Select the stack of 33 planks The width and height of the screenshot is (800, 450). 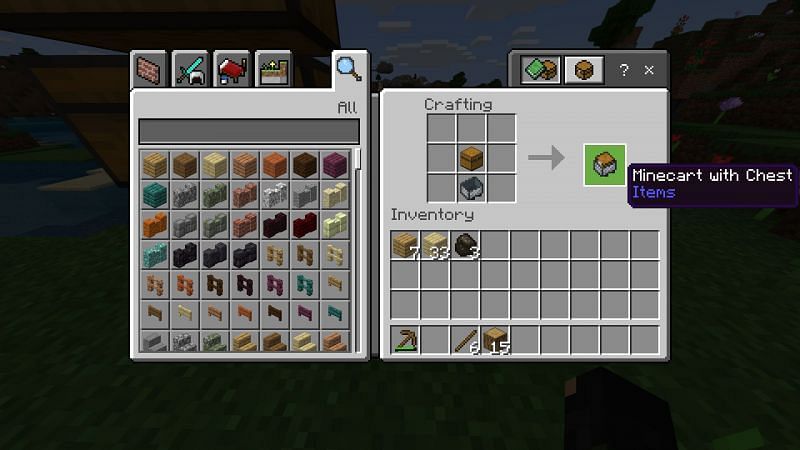[435, 245]
